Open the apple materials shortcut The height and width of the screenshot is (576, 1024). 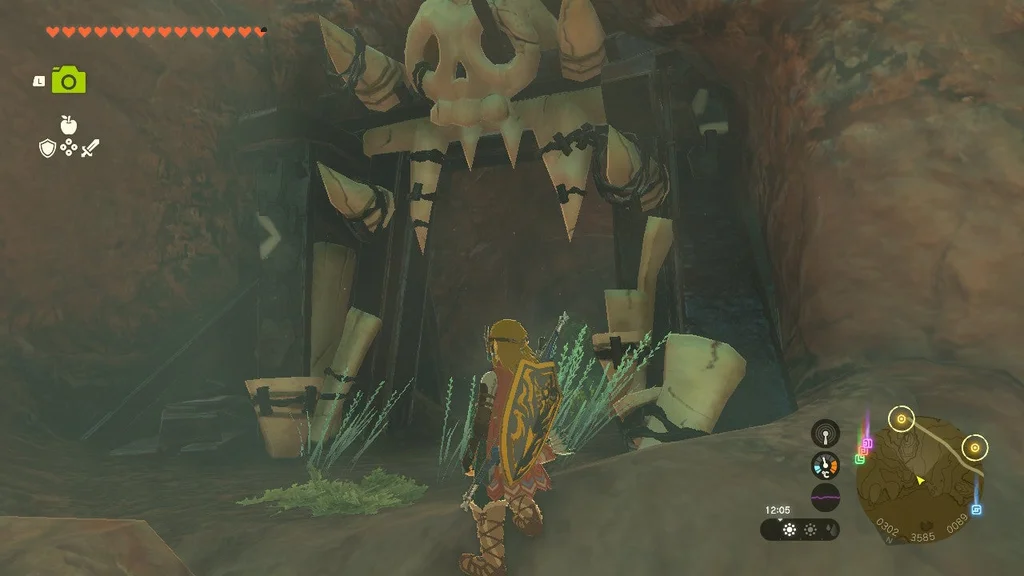click(x=69, y=125)
